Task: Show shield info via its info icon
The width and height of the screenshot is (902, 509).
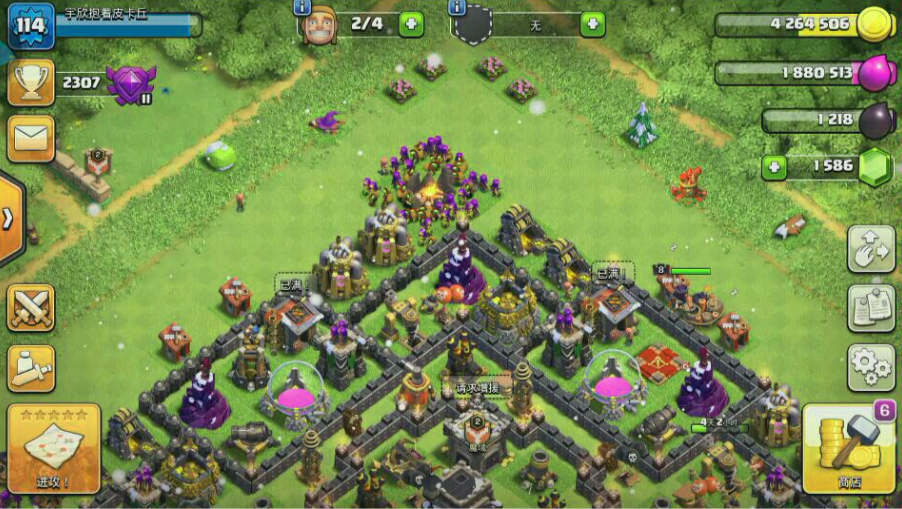Action: [458, 7]
